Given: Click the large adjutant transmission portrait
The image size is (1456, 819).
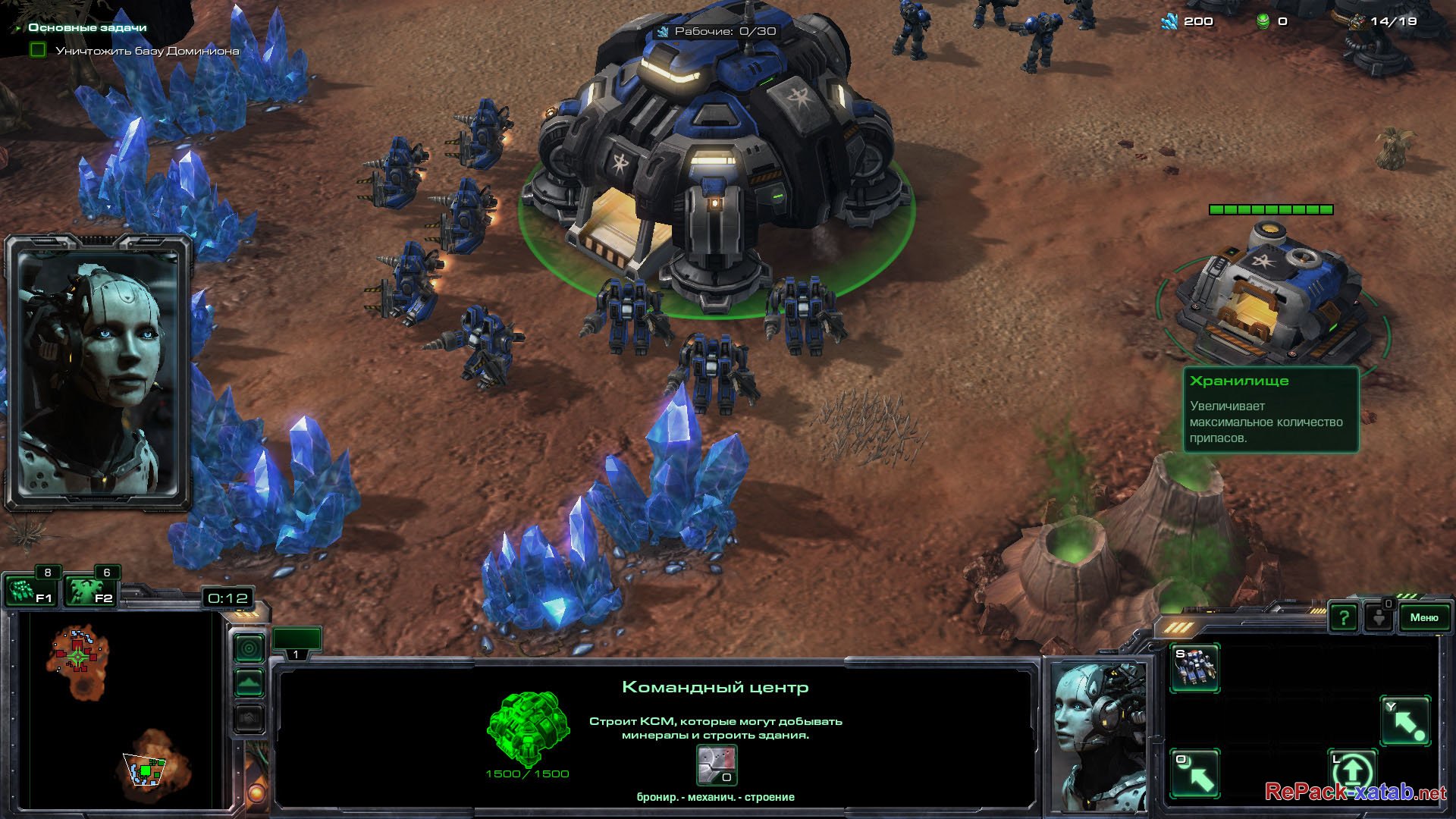Looking at the screenshot, I should click(x=97, y=372).
